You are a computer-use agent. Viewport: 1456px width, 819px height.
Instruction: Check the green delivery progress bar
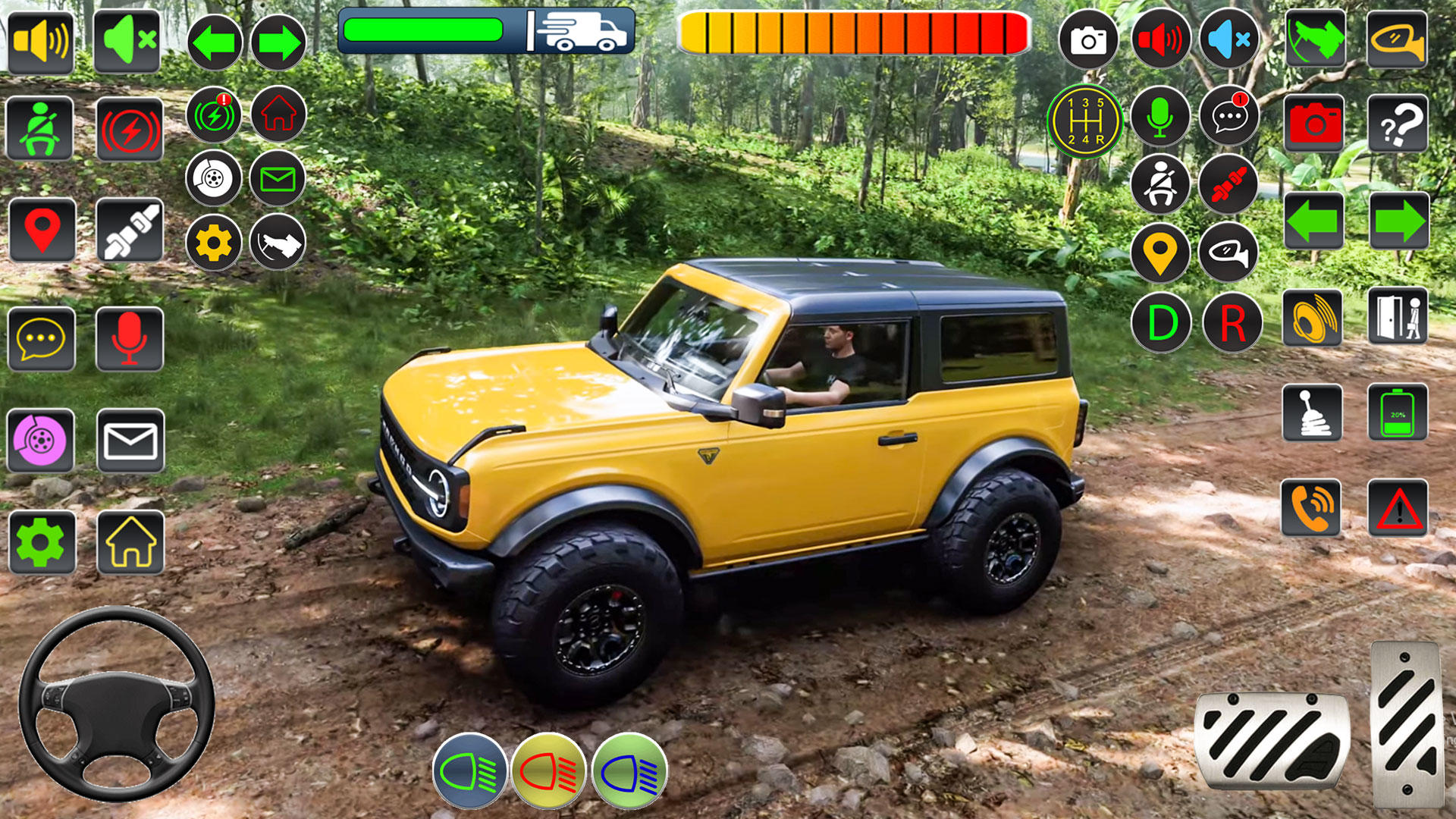pos(428,30)
